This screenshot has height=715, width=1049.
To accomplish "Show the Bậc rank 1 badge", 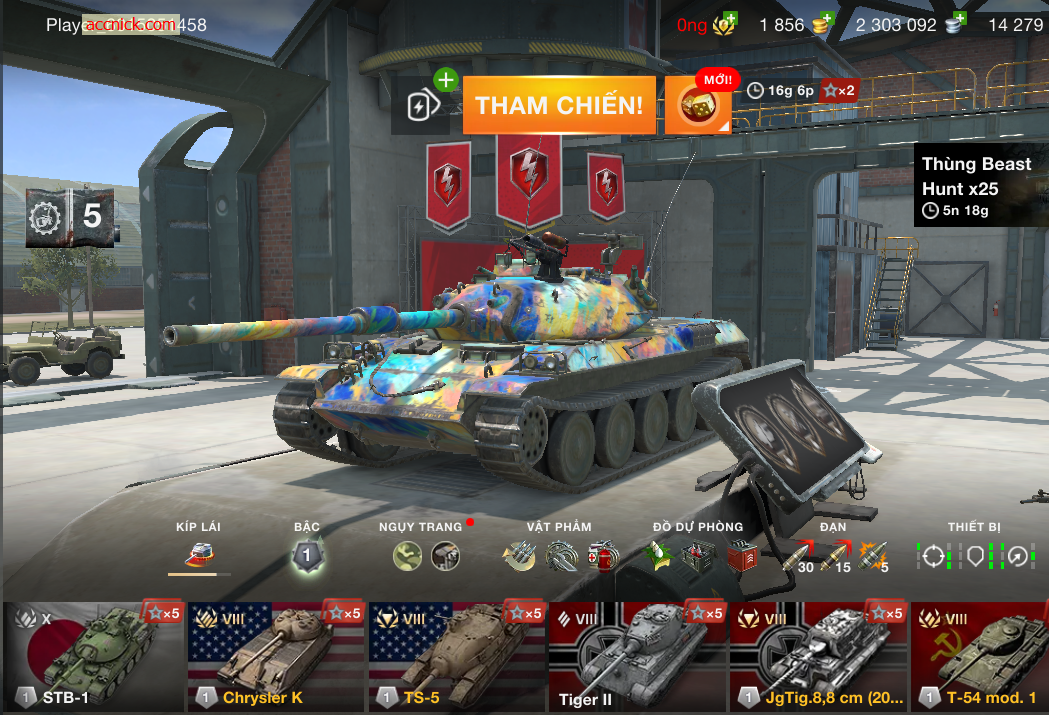I will coord(307,555).
